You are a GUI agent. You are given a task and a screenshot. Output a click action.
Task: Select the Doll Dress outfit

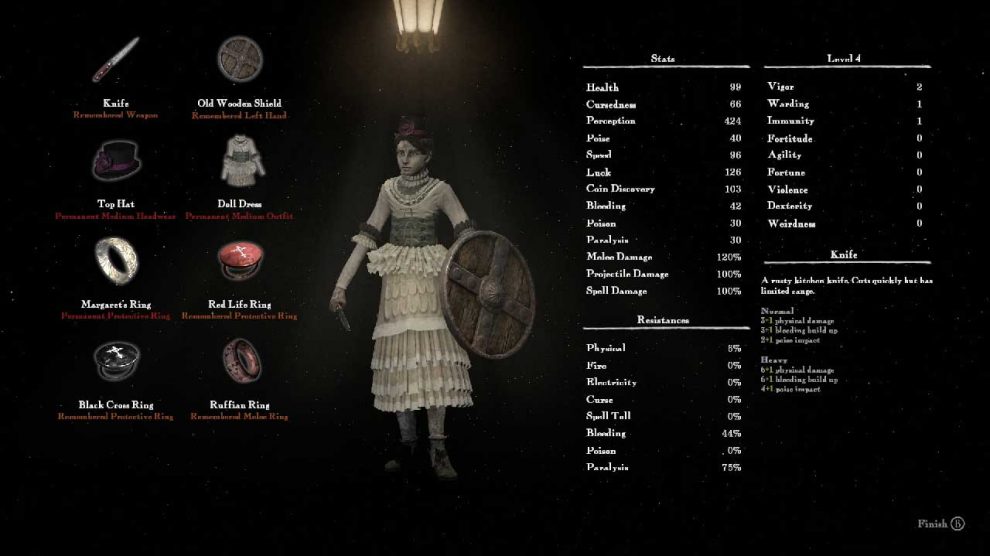239,160
